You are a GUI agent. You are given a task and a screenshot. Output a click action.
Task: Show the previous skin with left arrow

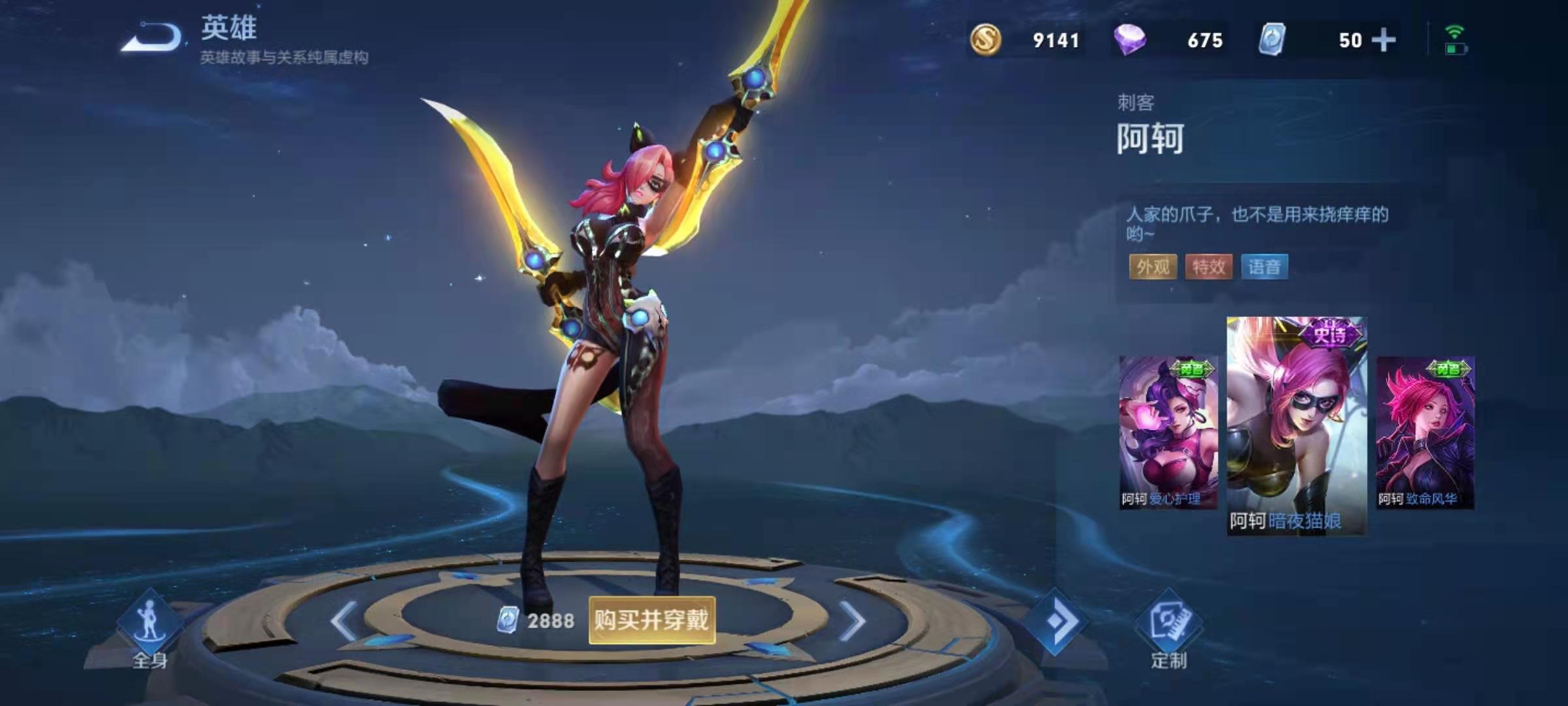pyautogui.click(x=344, y=621)
